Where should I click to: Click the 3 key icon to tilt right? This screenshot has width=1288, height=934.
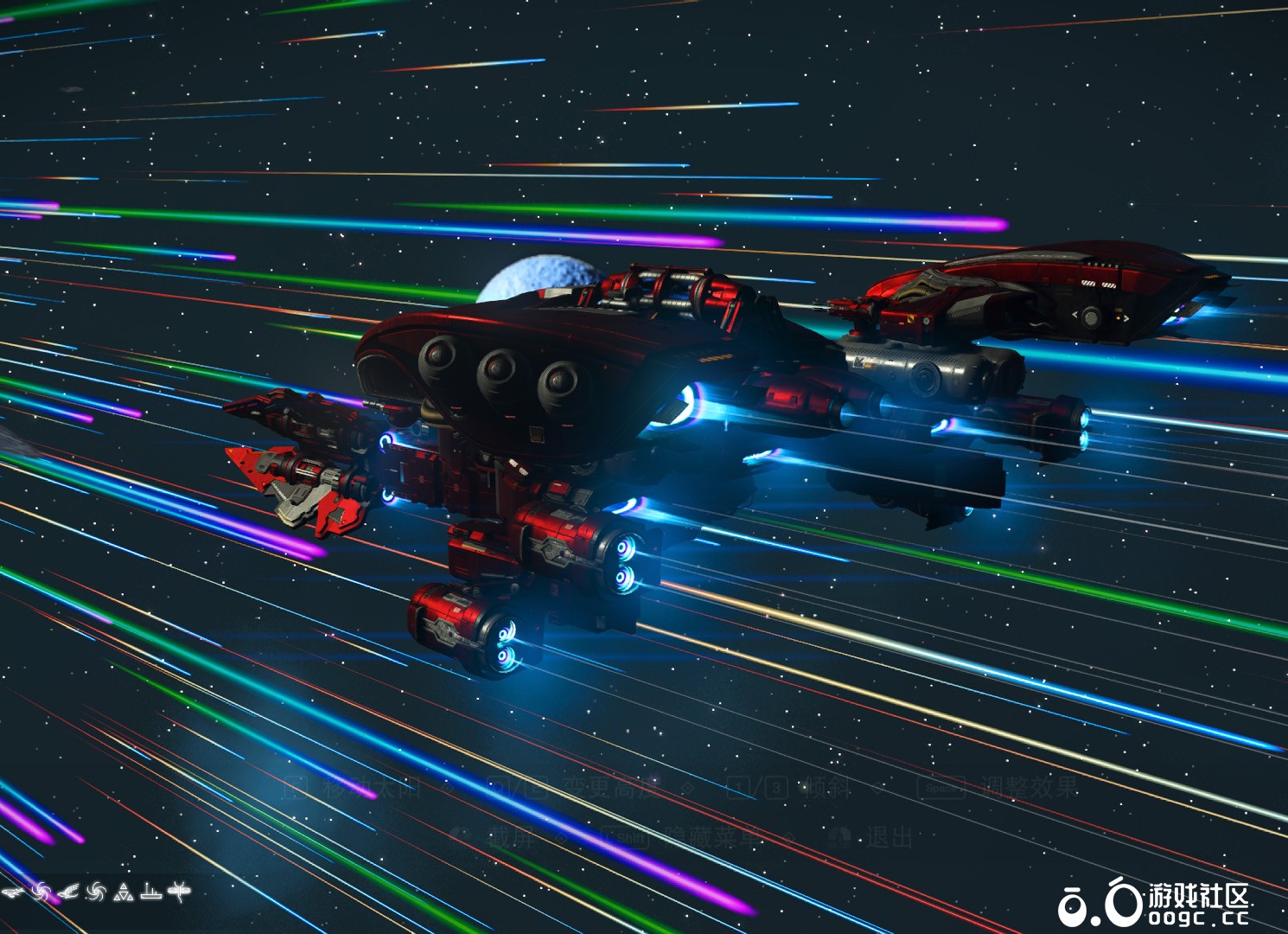tap(775, 790)
